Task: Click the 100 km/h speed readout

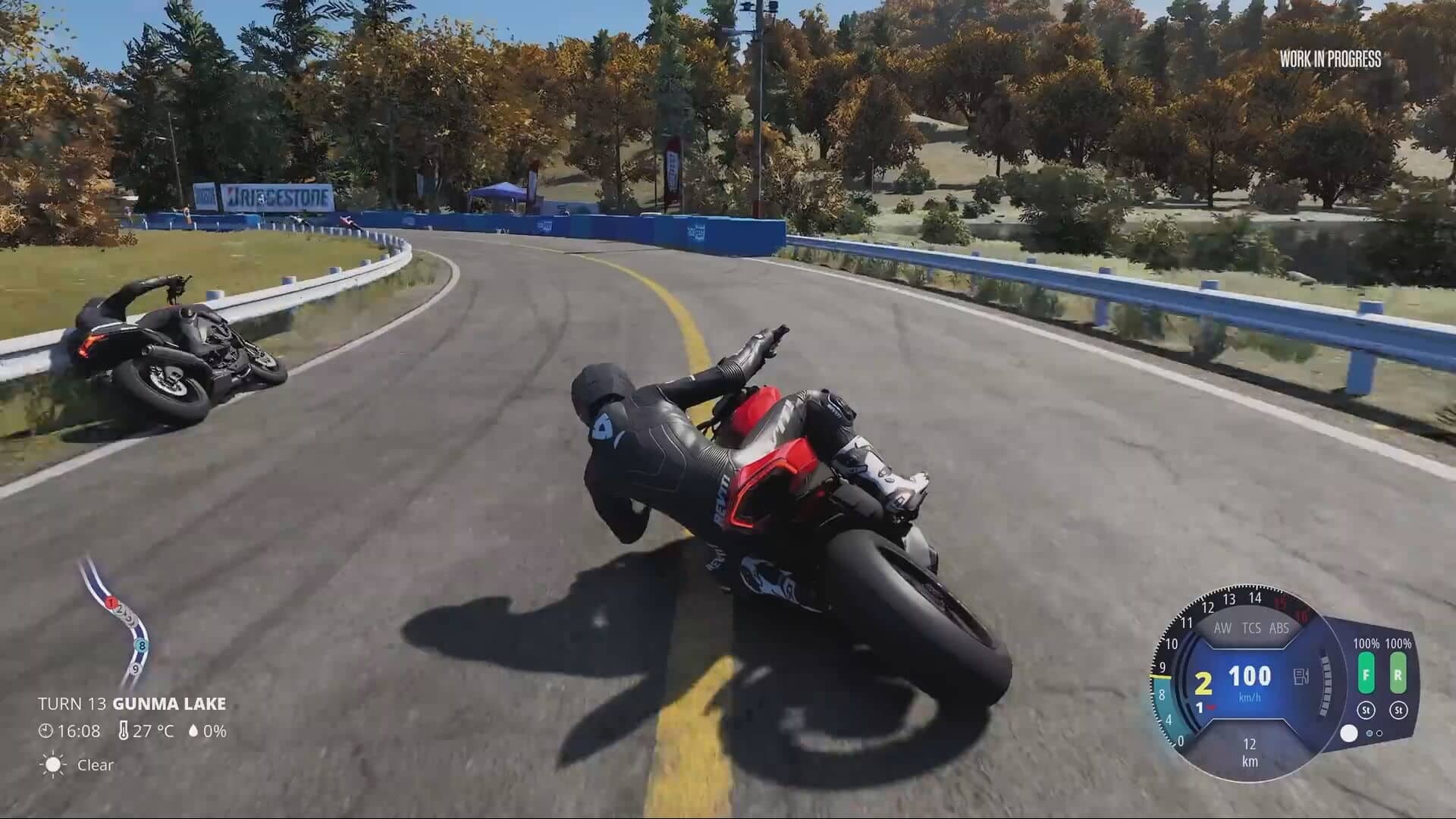Action: 1250,675
